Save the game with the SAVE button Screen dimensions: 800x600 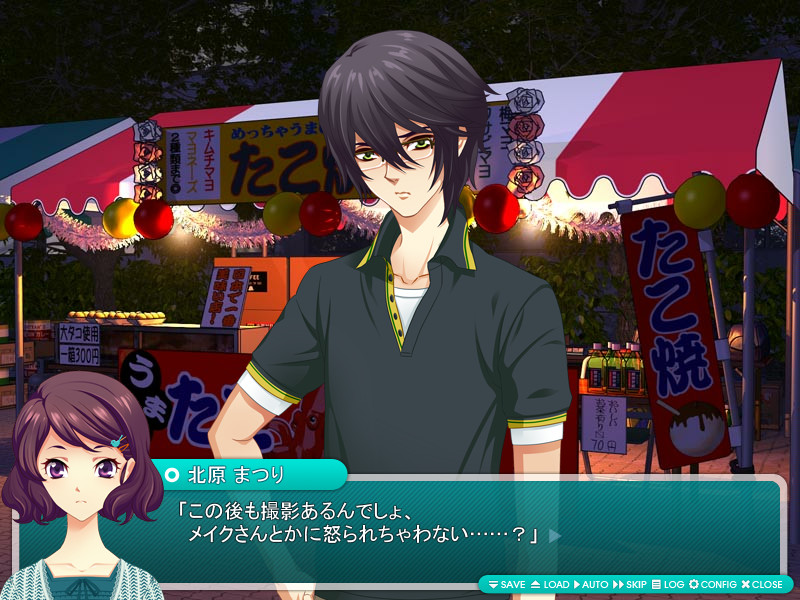506,584
